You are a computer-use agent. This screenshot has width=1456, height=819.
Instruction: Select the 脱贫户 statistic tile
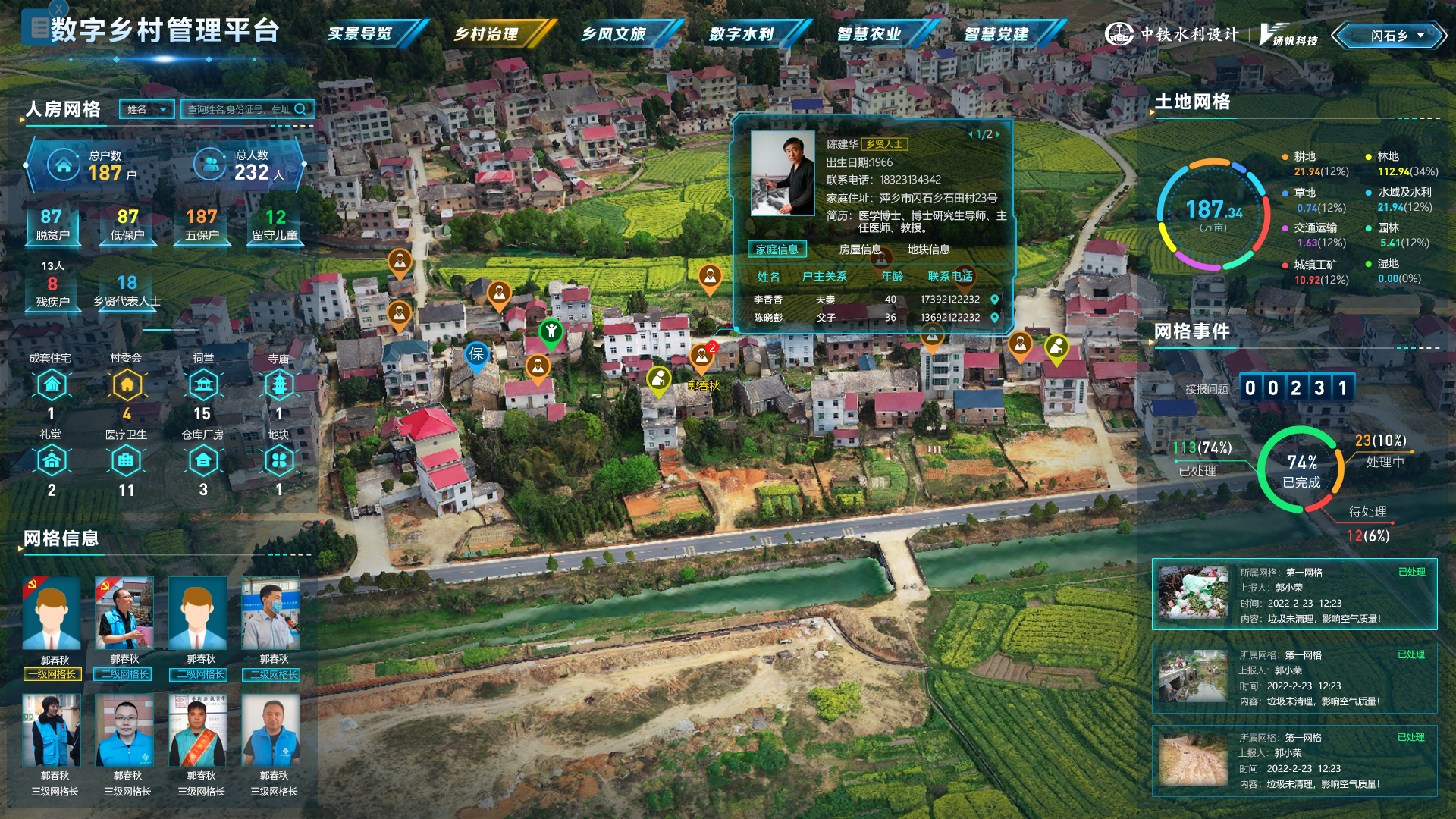(x=52, y=224)
